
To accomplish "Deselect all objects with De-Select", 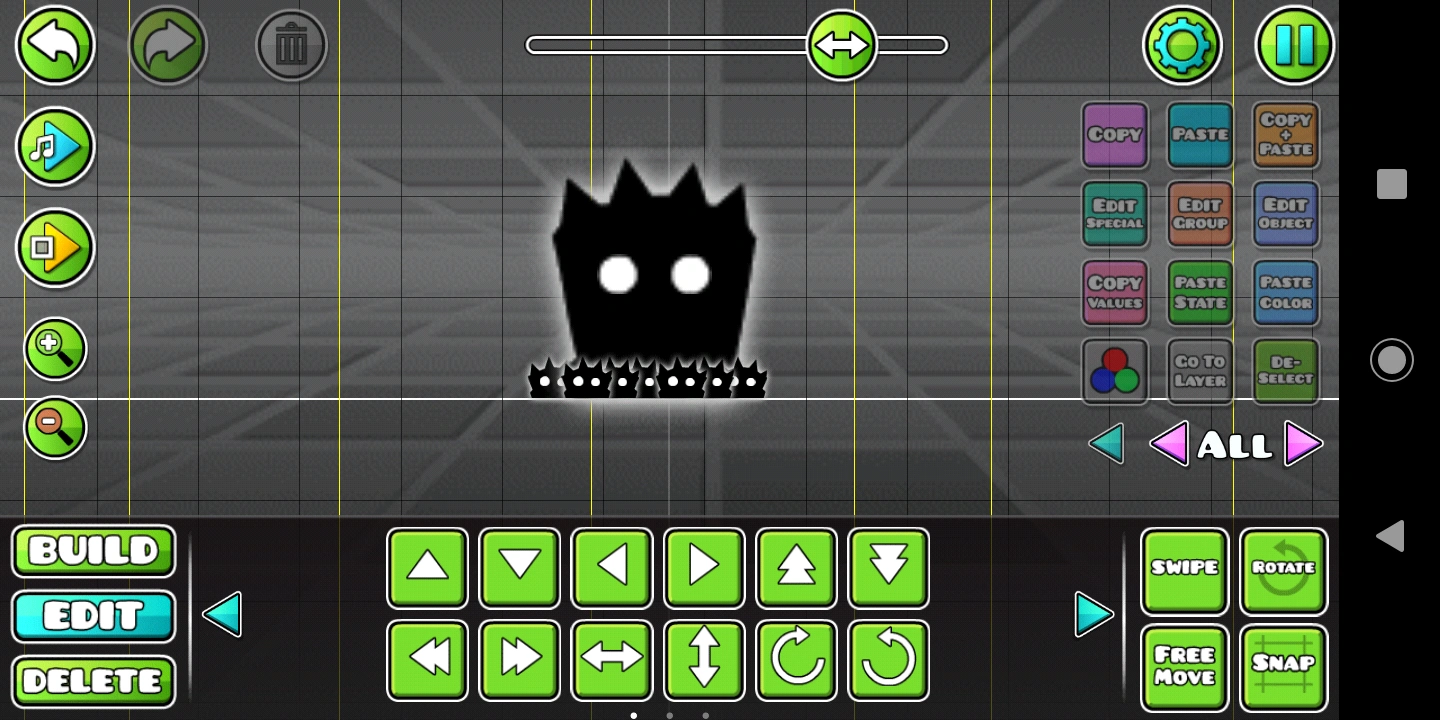I will [x=1285, y=370].
